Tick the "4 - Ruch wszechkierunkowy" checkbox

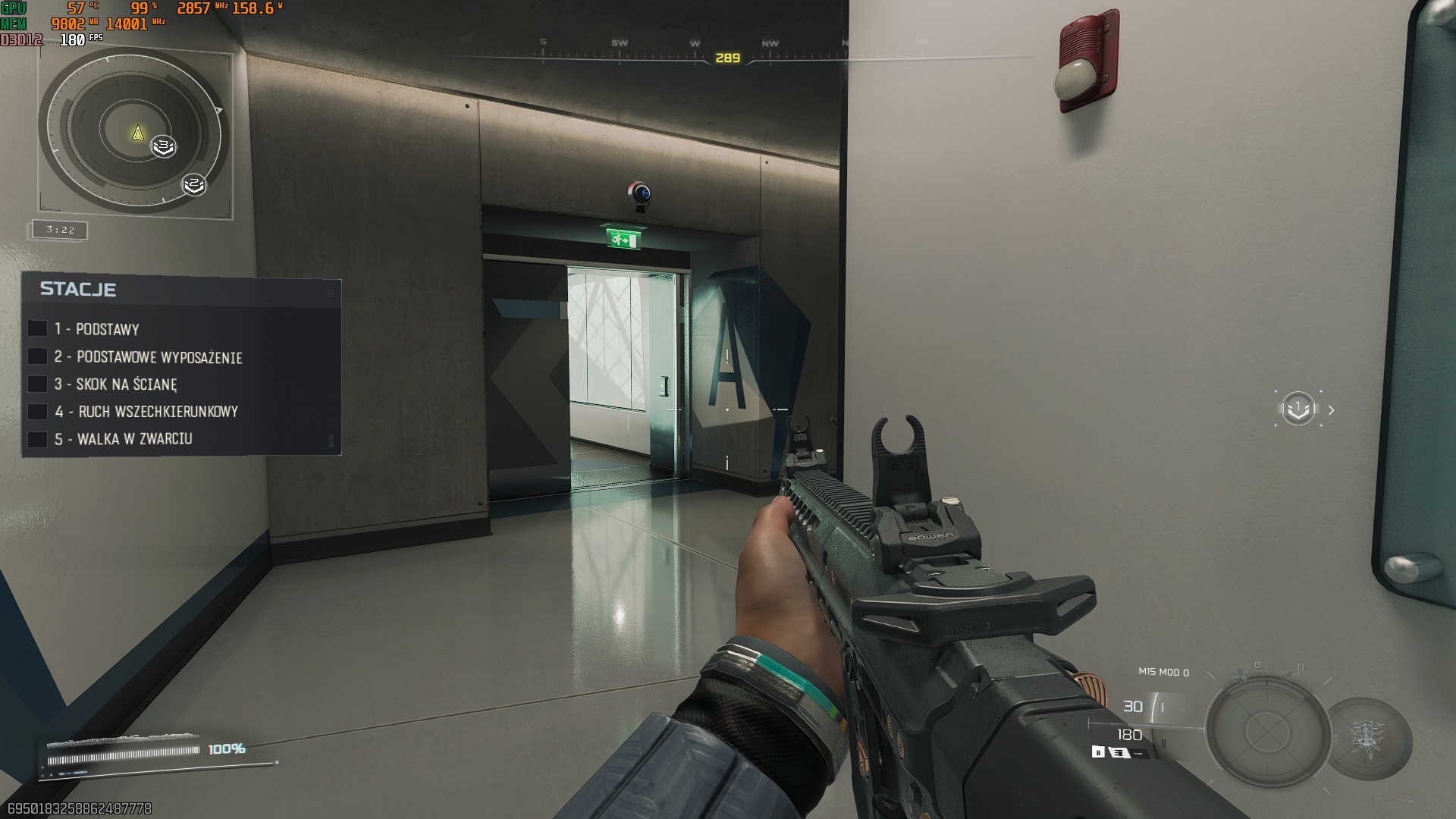pos(37,412)
